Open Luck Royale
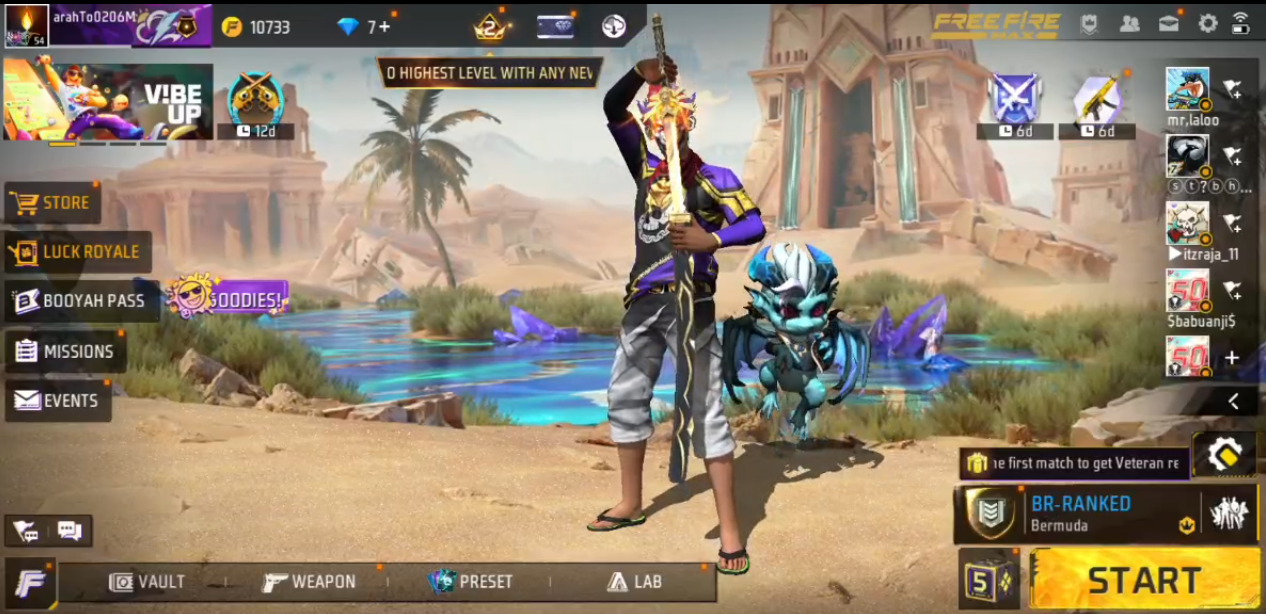Screen dimensions: 1266x614 (79, 252)
